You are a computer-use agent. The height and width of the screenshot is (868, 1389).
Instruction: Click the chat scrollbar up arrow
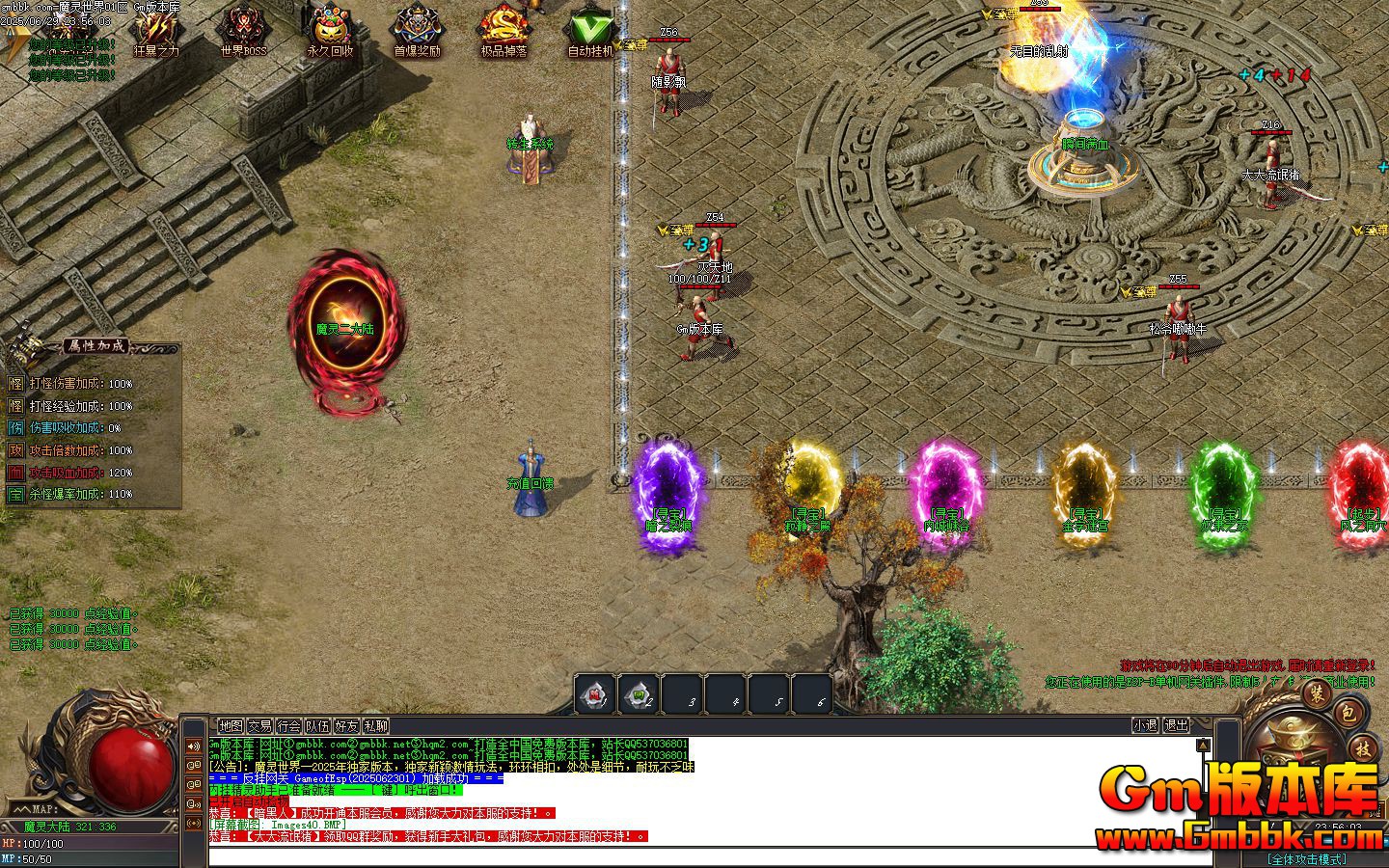(x=1204, y=746)
